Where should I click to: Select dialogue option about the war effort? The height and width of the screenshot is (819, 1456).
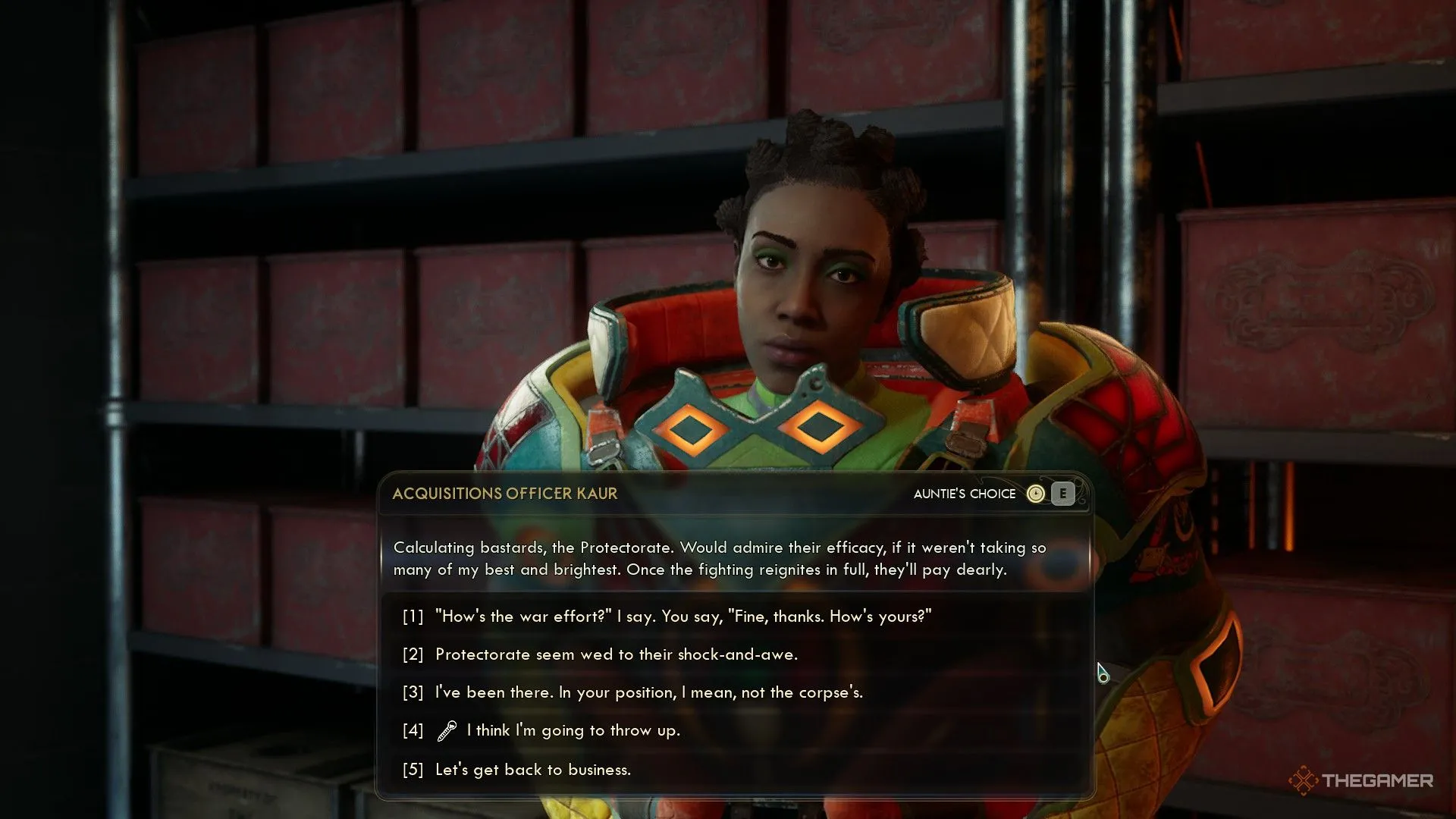pyautogui.click(x=682, y=616)
